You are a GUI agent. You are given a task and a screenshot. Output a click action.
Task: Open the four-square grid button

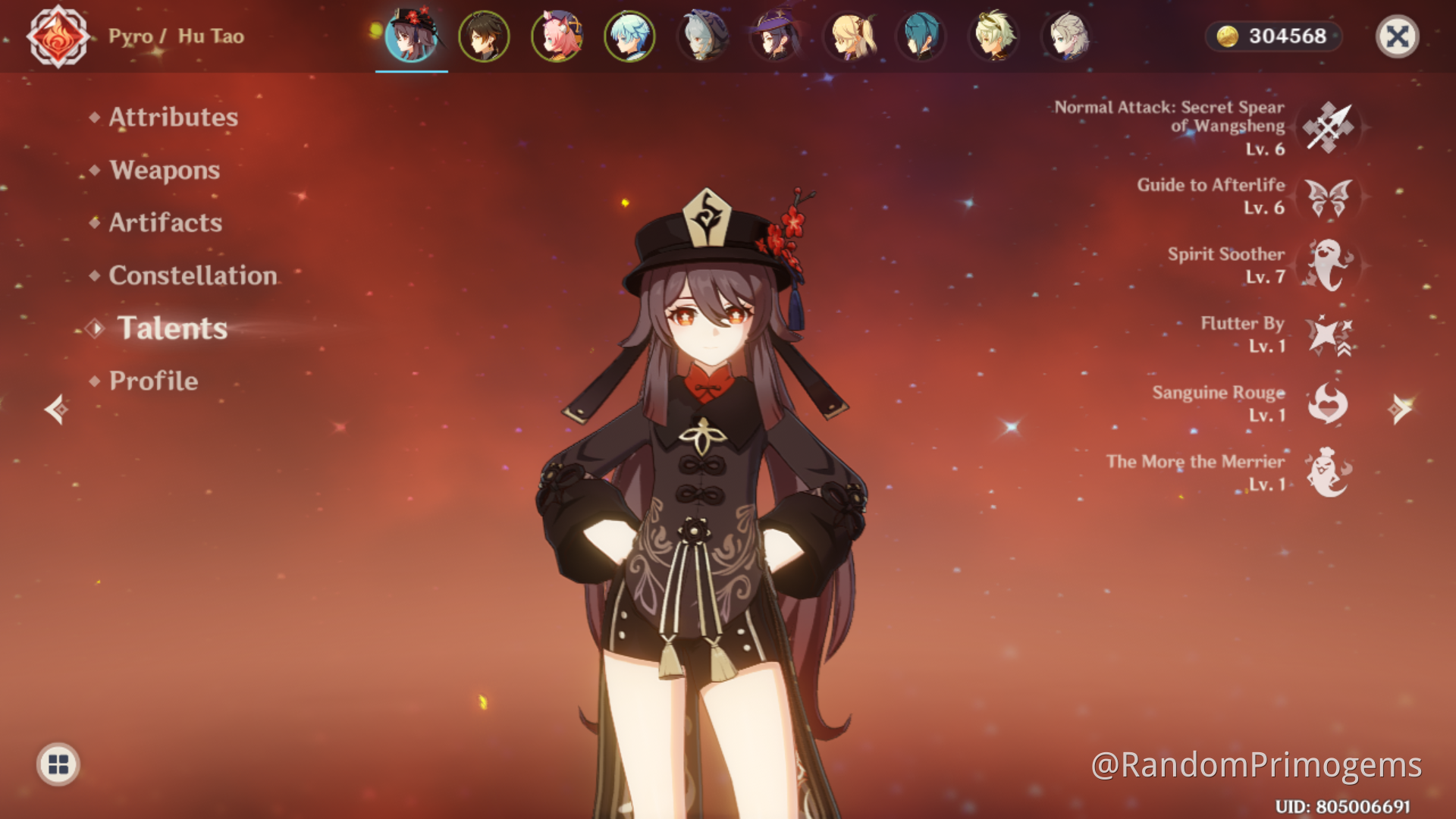click(x=58, y=764)
